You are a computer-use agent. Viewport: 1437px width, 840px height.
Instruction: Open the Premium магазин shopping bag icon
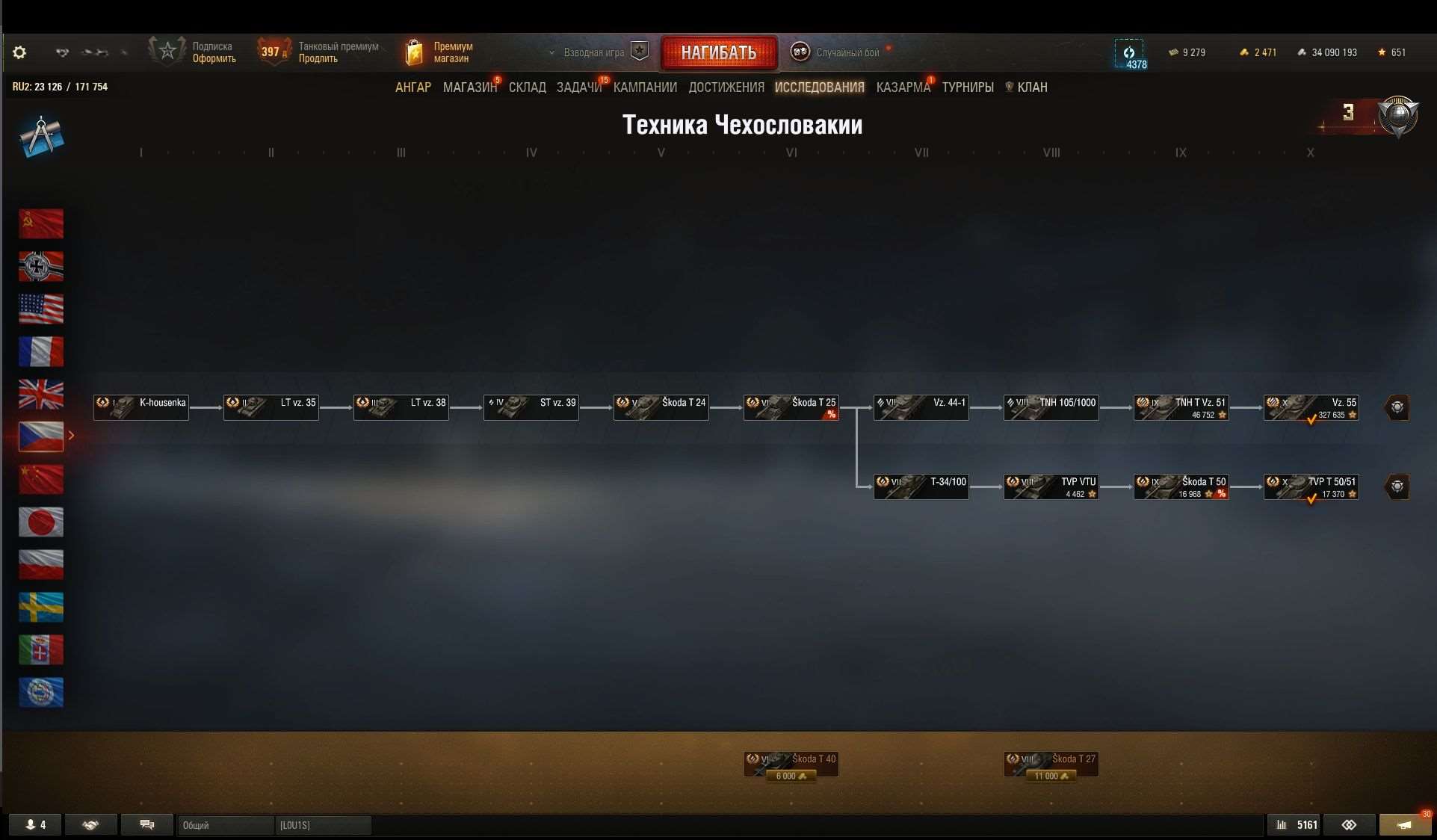click(415, 51)
